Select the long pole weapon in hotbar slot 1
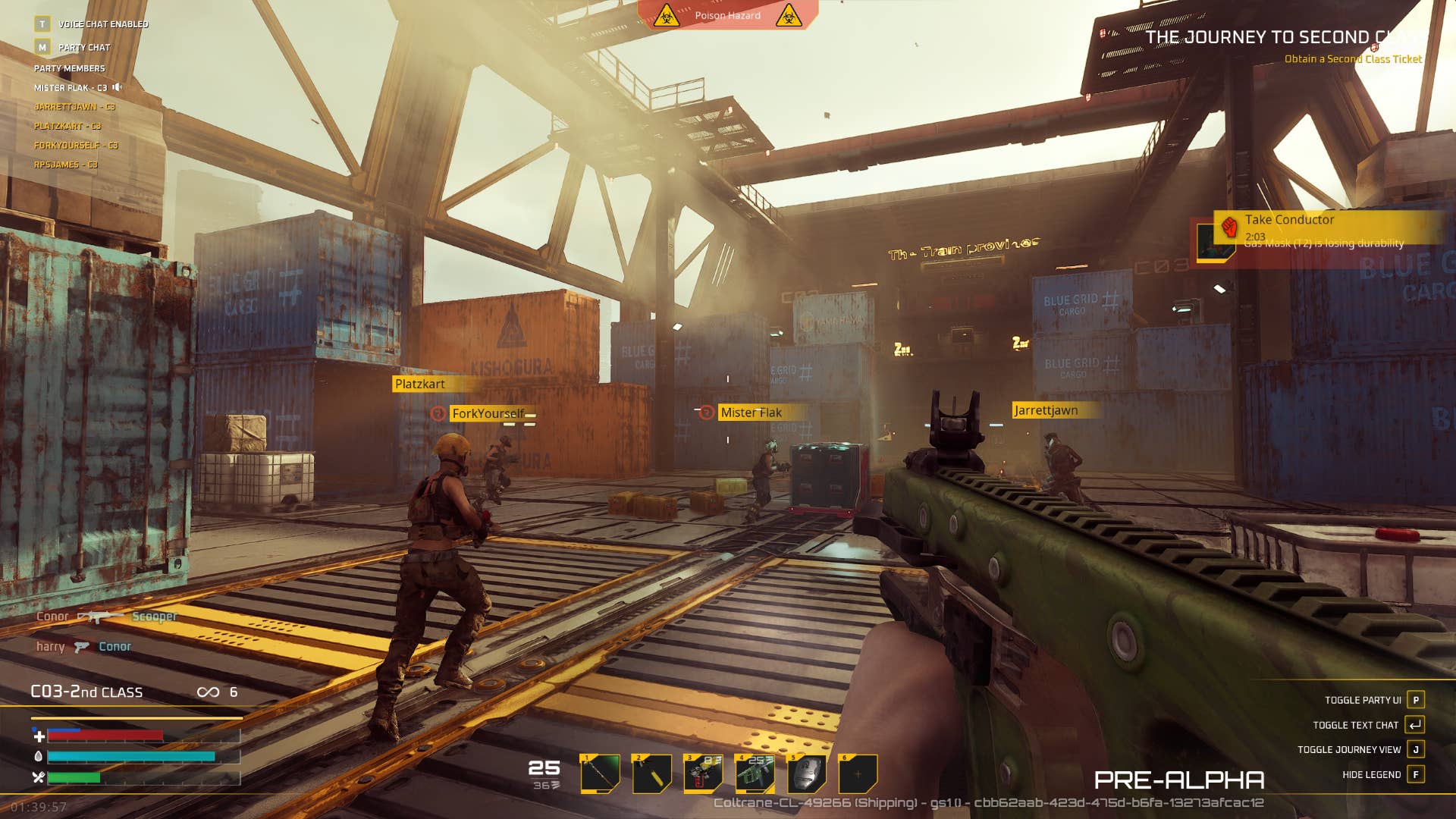The width and height of the screenshot is (1456, 819). click(x=600, y=773)
